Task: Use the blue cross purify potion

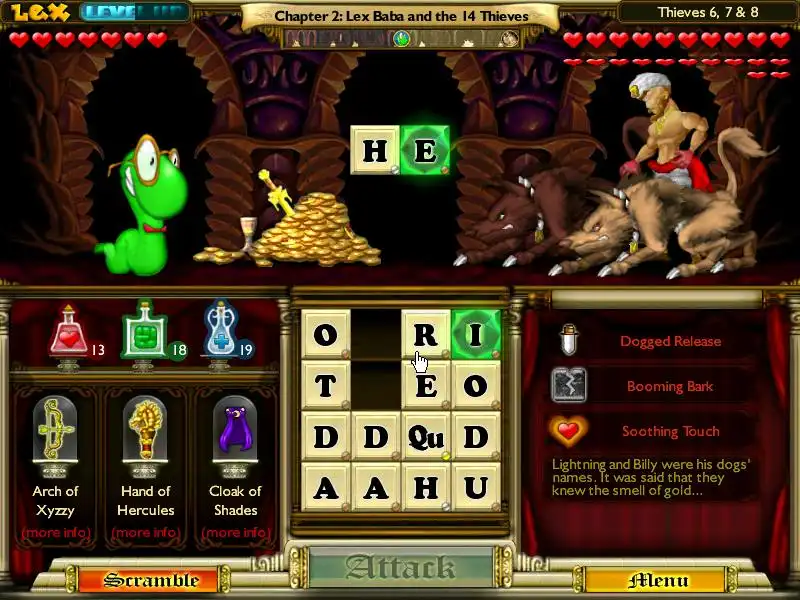Action: (218, 333)
